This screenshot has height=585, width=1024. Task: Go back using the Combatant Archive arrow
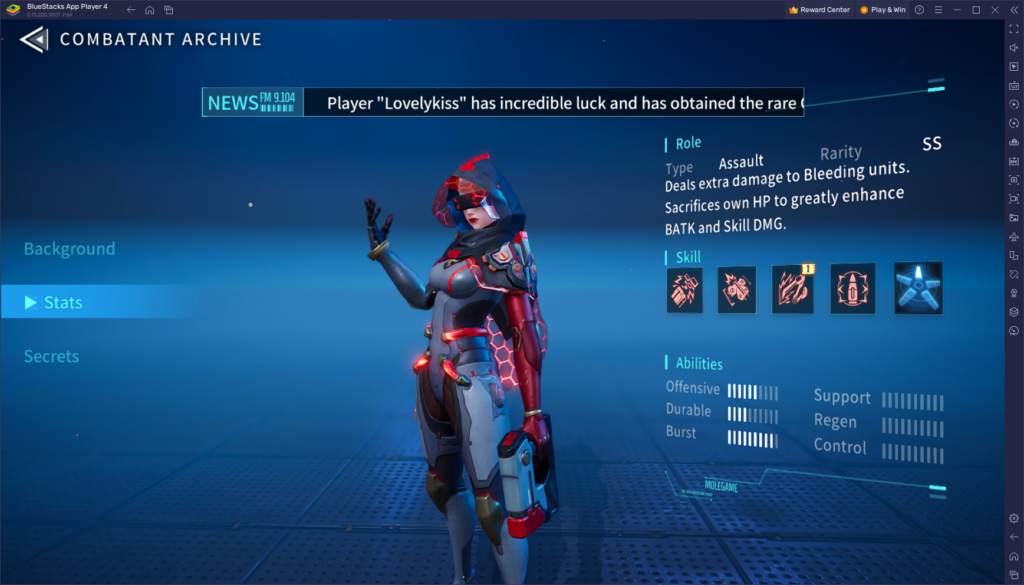click(33, 40)
